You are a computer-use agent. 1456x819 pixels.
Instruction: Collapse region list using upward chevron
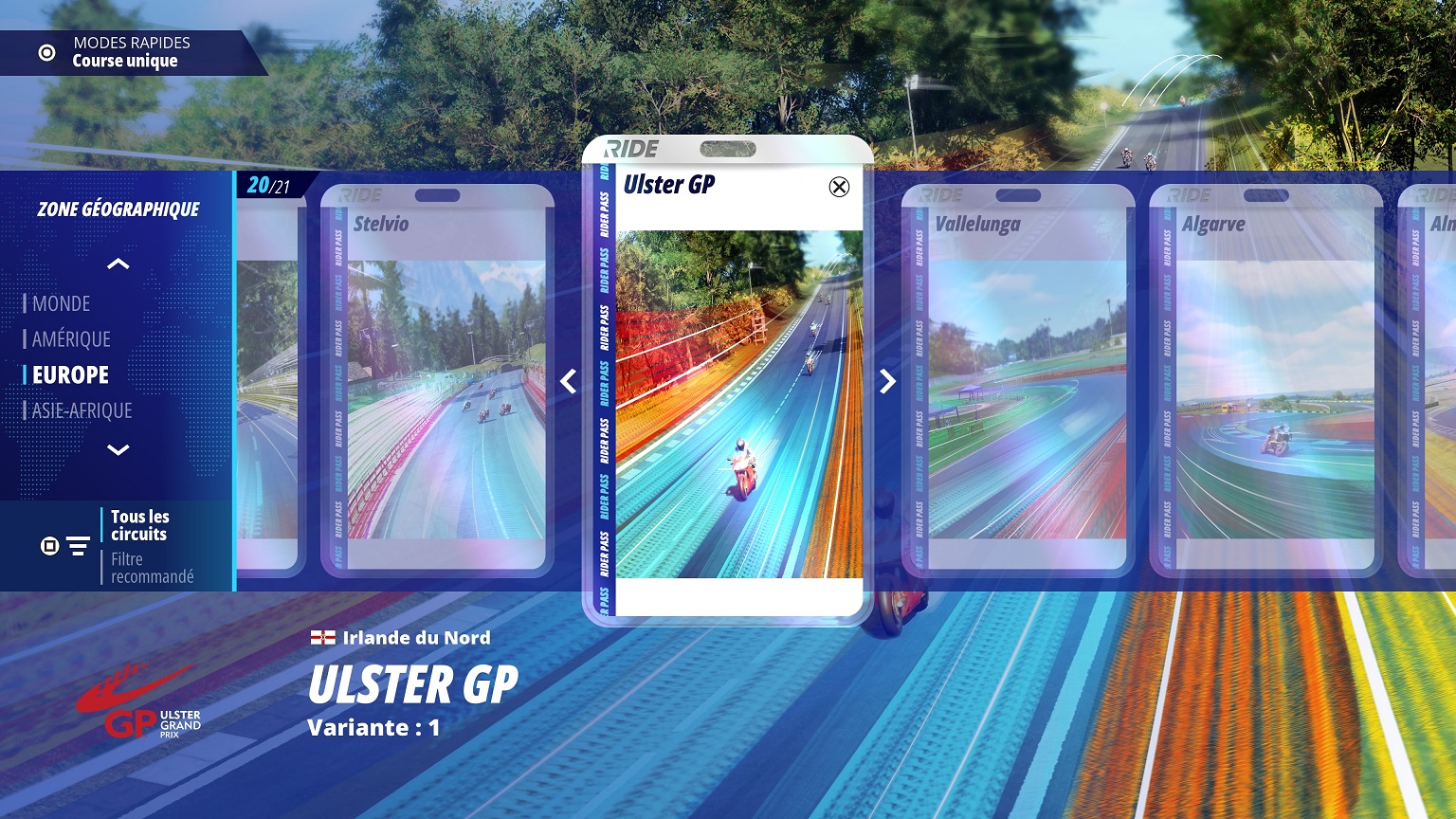coord(118,264)
